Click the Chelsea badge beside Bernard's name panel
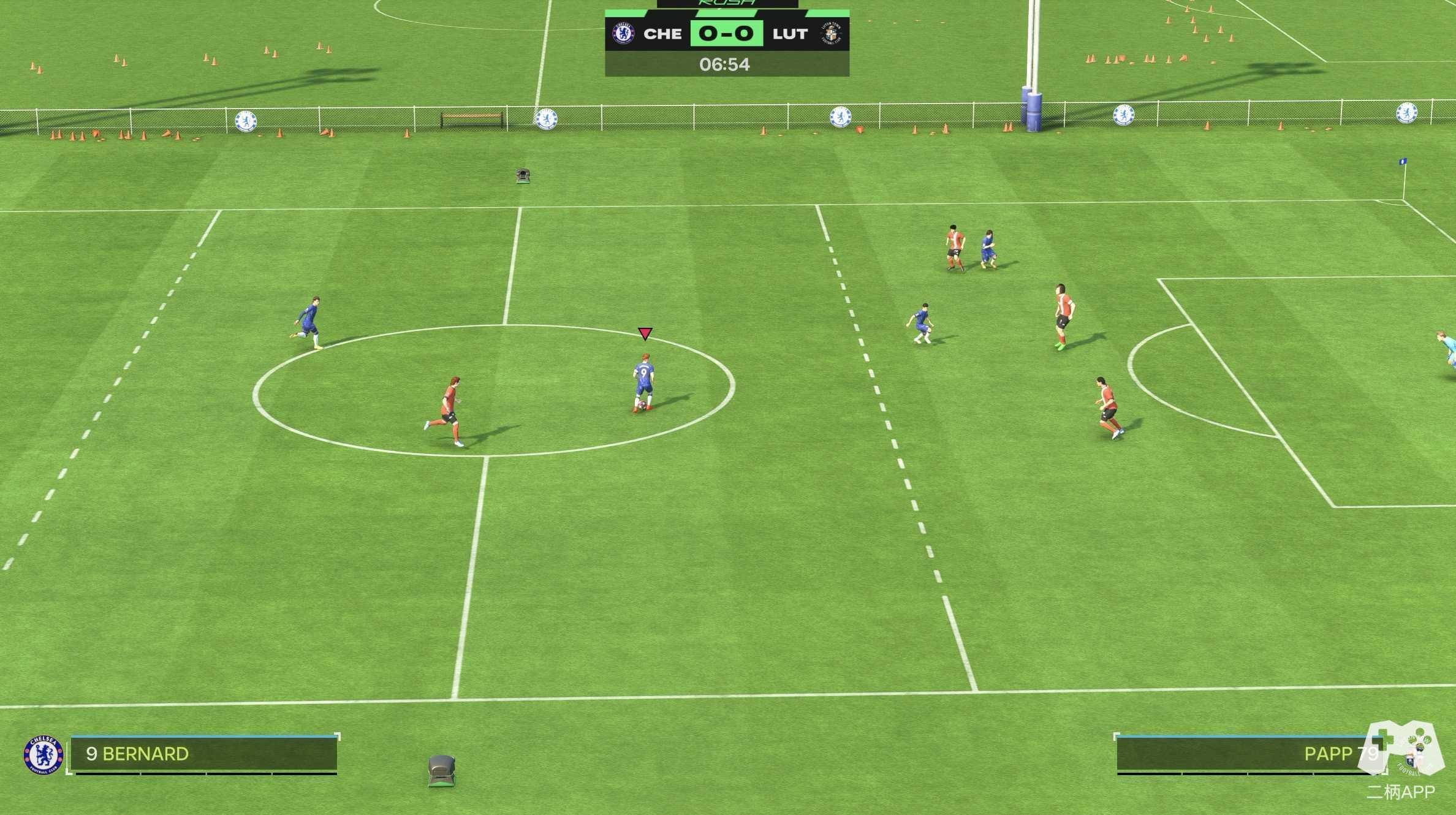 [x=43, y=755]
